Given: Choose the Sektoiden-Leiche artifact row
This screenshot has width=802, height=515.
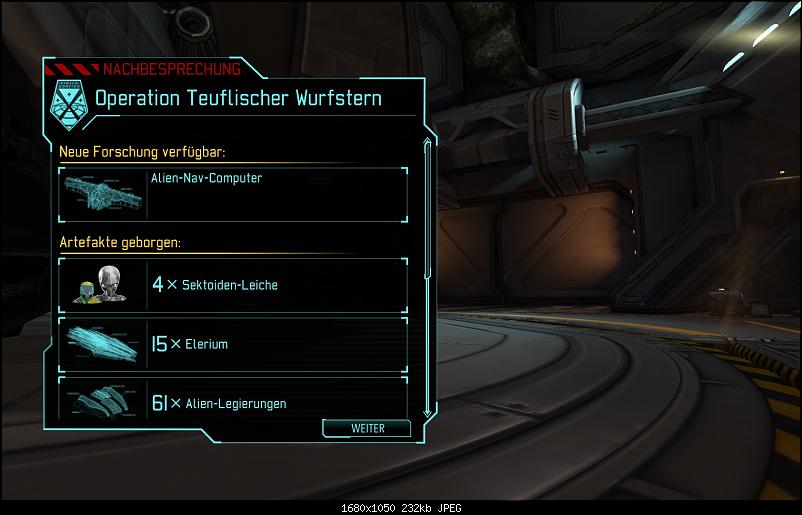Looking at the screenshot, I should [233, 284].
